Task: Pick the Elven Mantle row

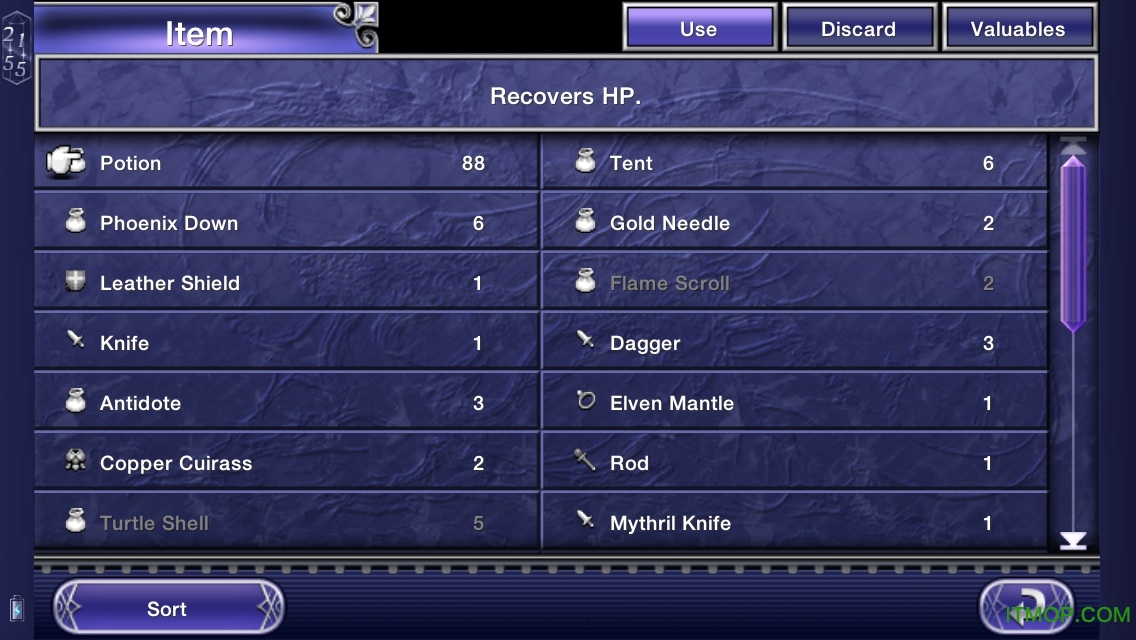Action: (794, 403)
